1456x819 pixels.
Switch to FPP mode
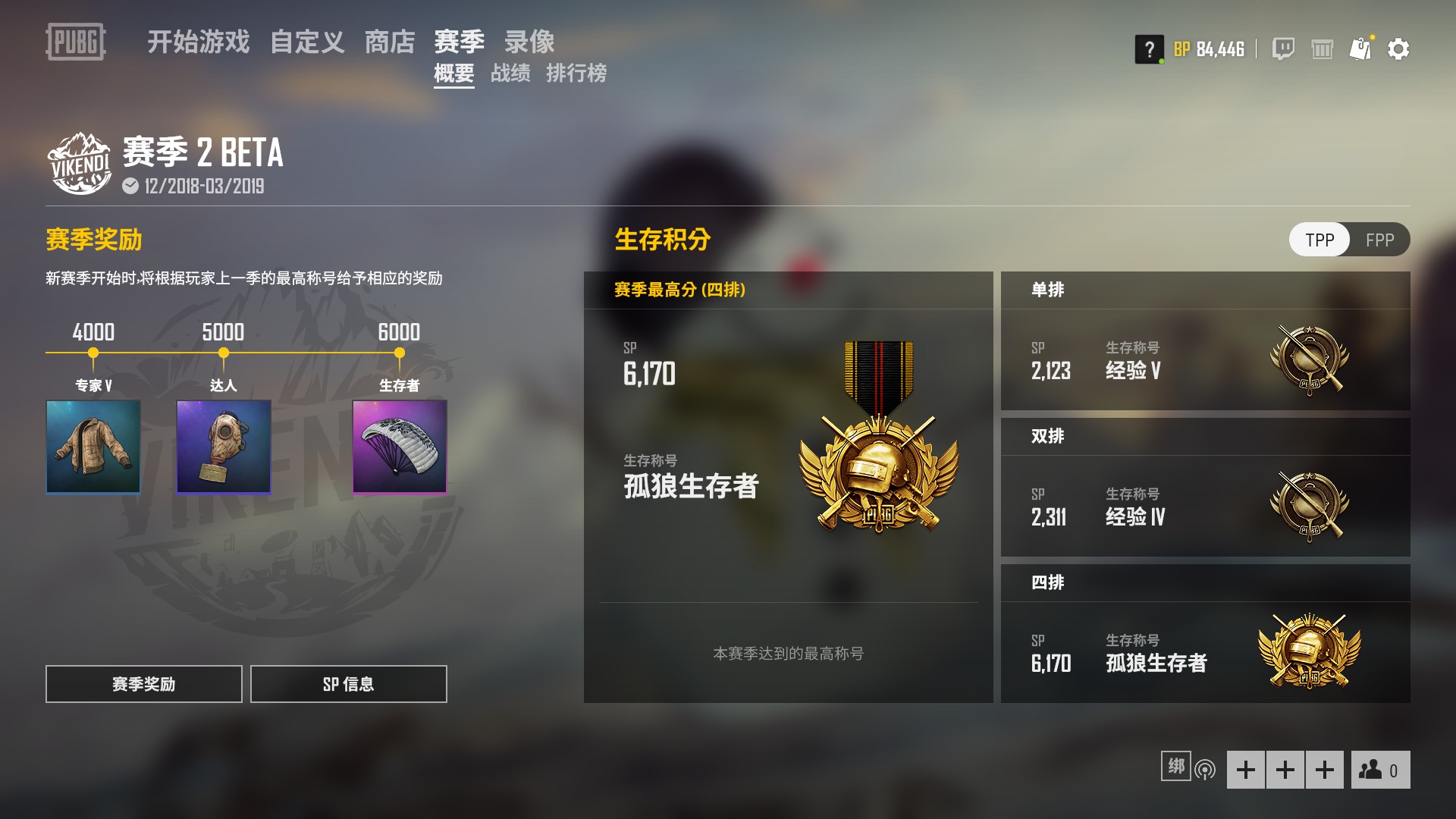tap(1379, 240)
